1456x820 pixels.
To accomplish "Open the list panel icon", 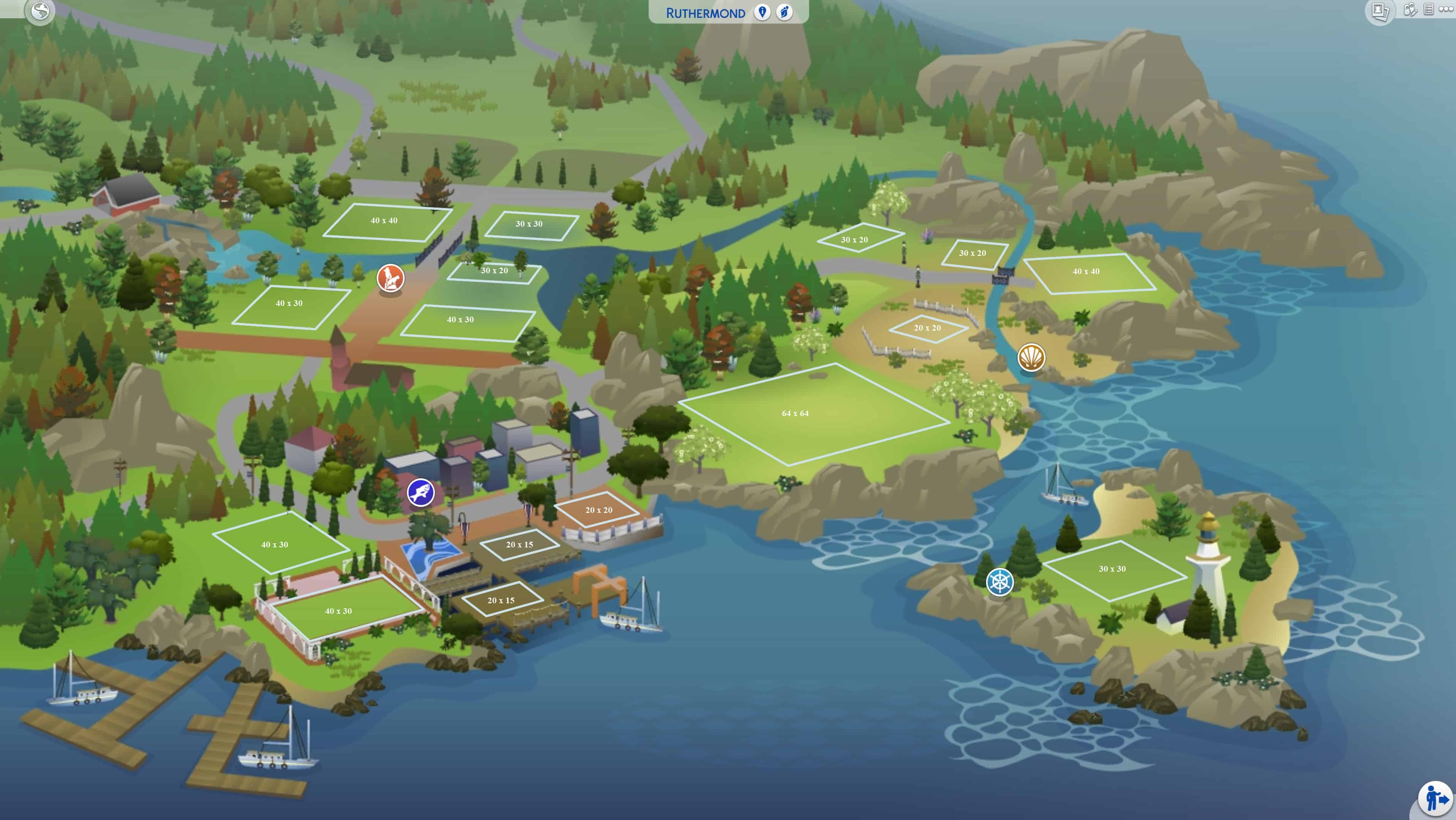I will tap(1428, 9).
